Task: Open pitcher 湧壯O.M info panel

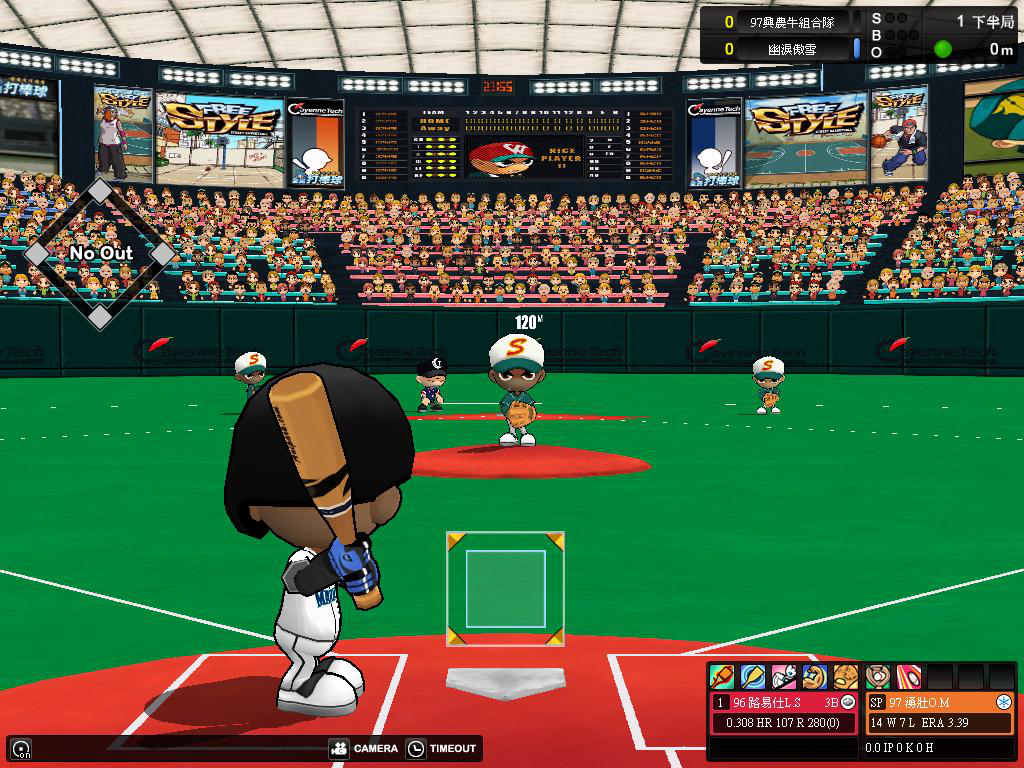Action: point(928,703)
